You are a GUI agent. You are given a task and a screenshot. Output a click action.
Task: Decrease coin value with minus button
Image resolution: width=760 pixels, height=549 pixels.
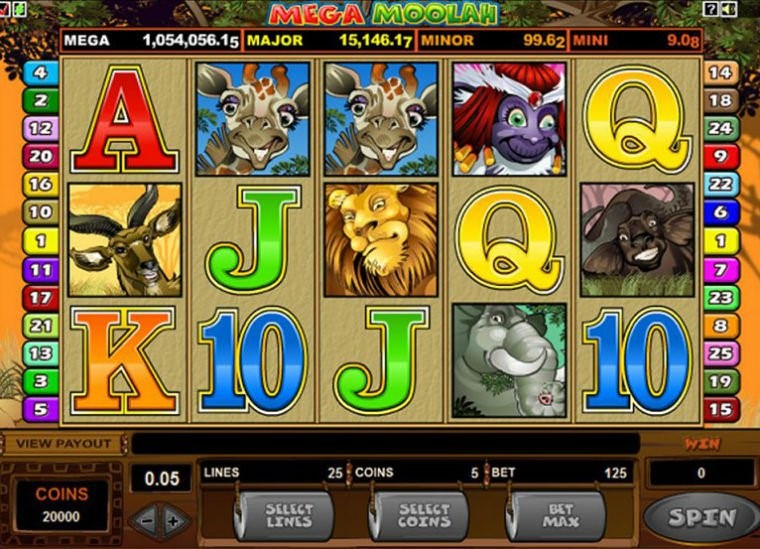(145, 520)
